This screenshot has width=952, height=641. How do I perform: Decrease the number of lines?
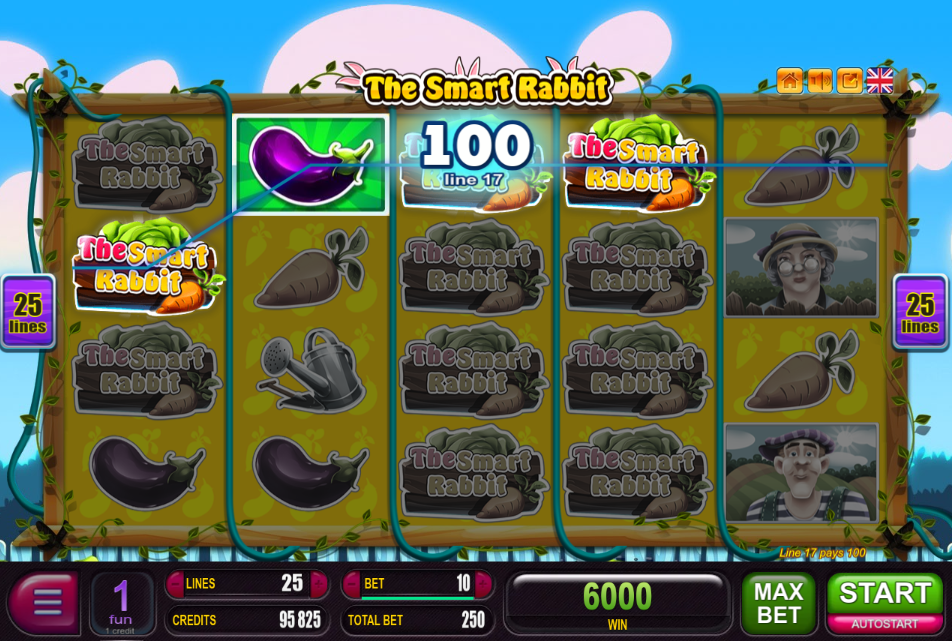click(176, 584)
